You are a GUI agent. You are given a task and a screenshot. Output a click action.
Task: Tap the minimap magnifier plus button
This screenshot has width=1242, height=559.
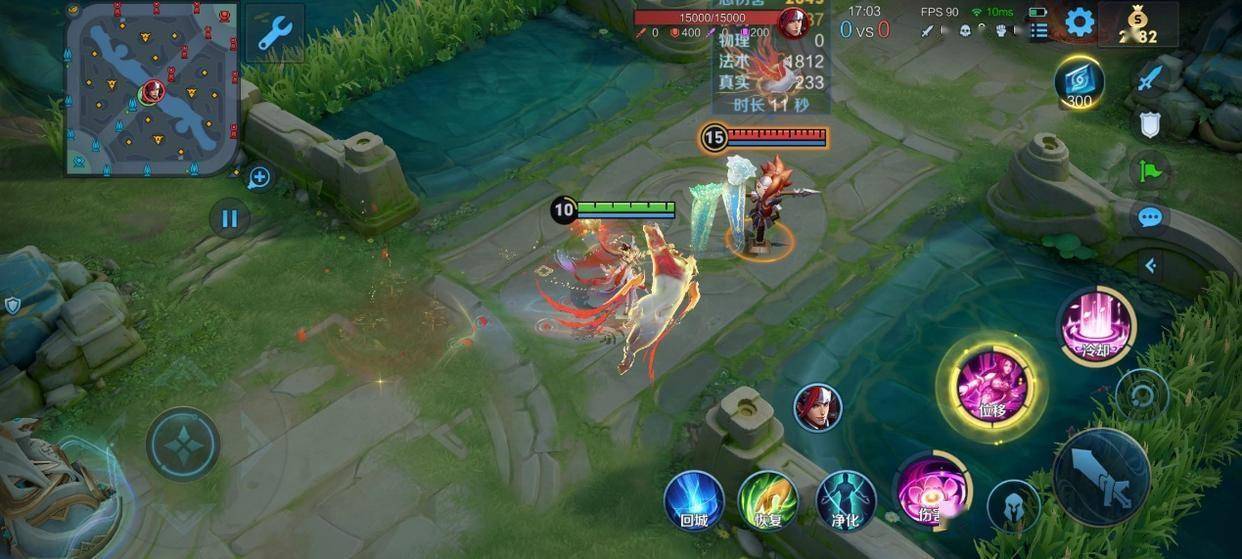tap(259, 178)
